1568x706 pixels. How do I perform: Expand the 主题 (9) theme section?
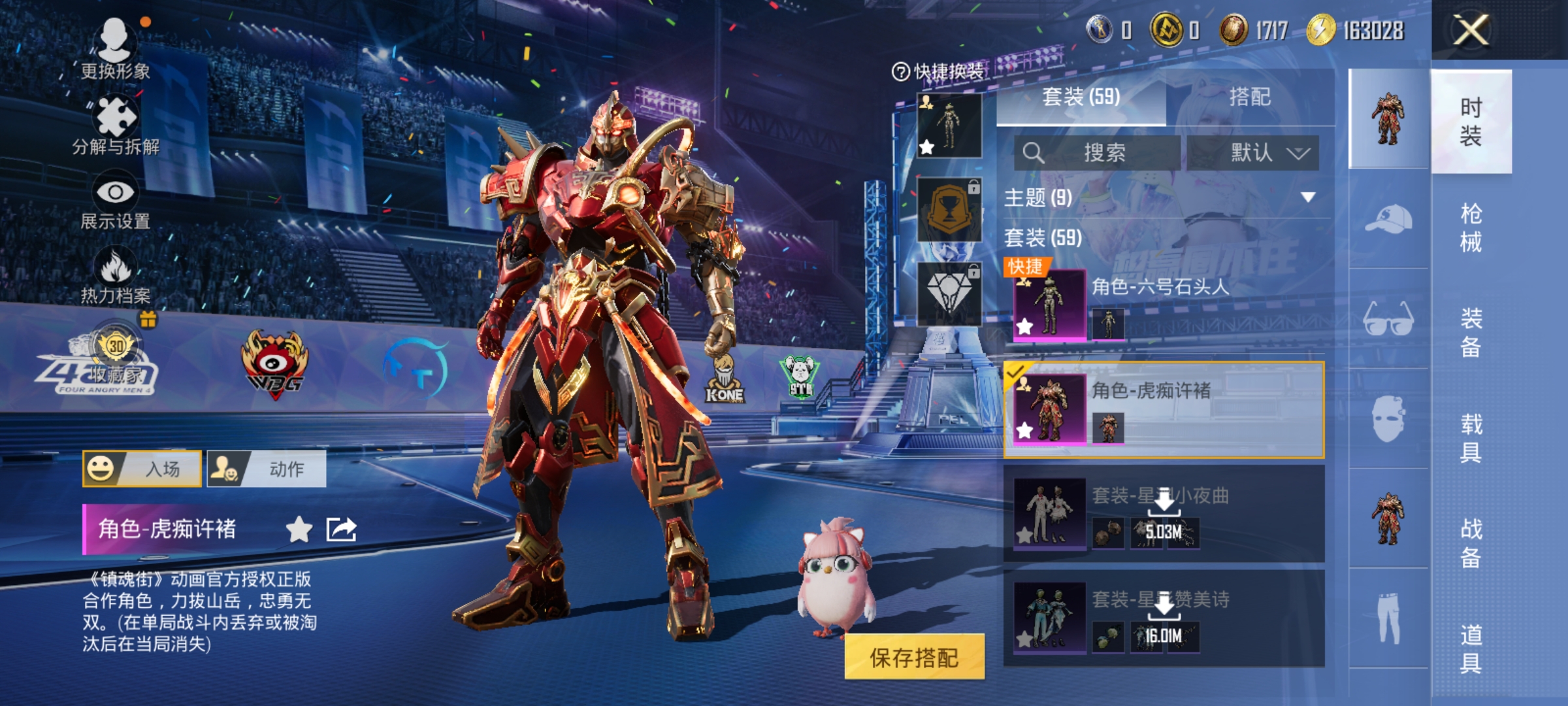pos(1307,197)
